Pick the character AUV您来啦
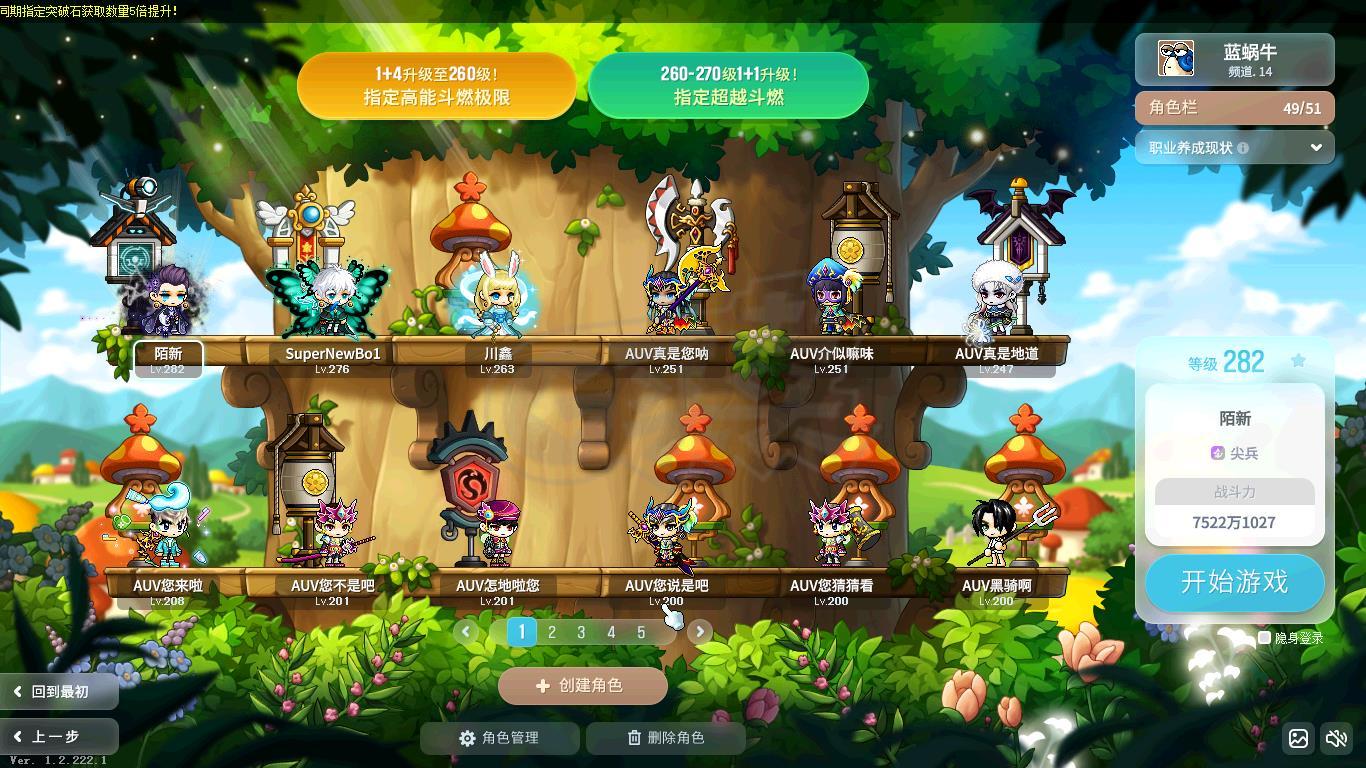The image size is (1366, 768). coord(167,535)
